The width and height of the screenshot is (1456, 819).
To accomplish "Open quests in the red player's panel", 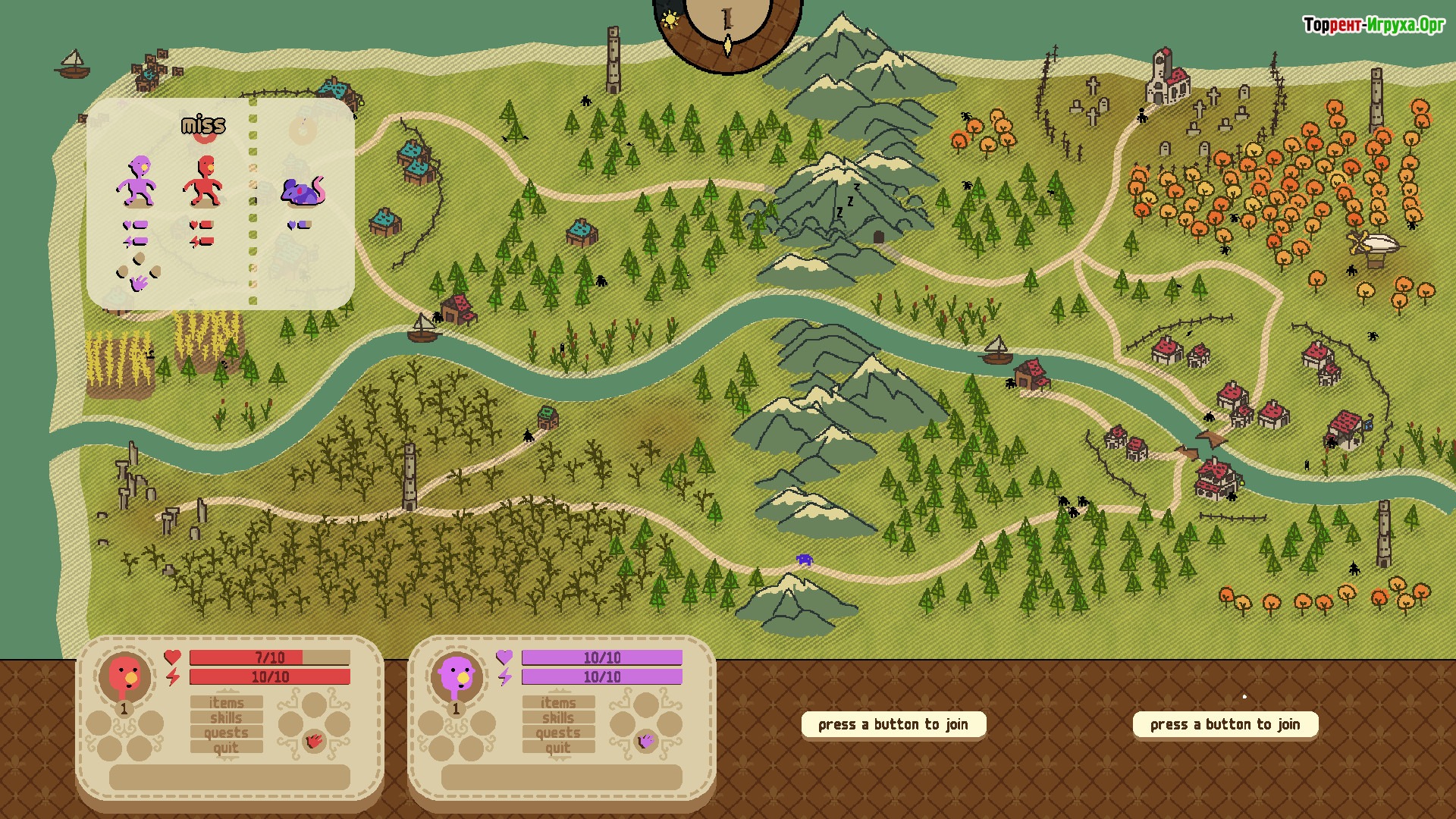I will 227,733.
